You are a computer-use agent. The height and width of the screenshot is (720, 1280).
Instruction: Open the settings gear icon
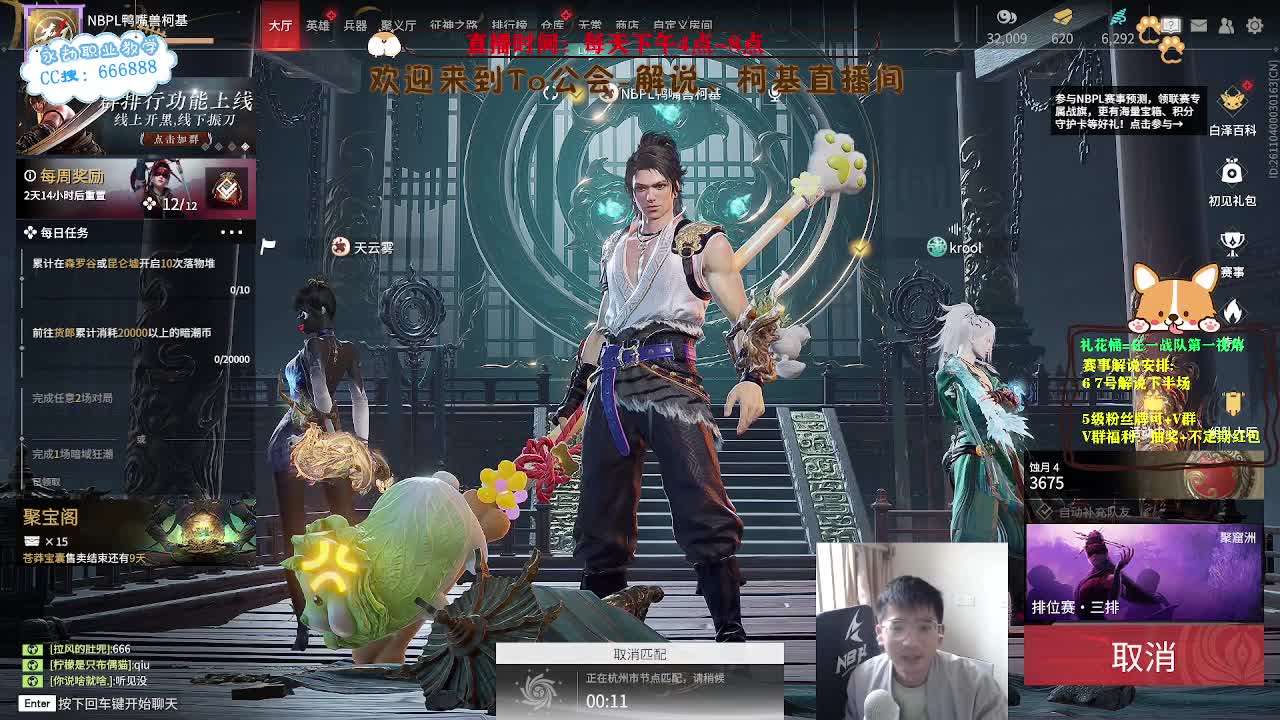1255,25
